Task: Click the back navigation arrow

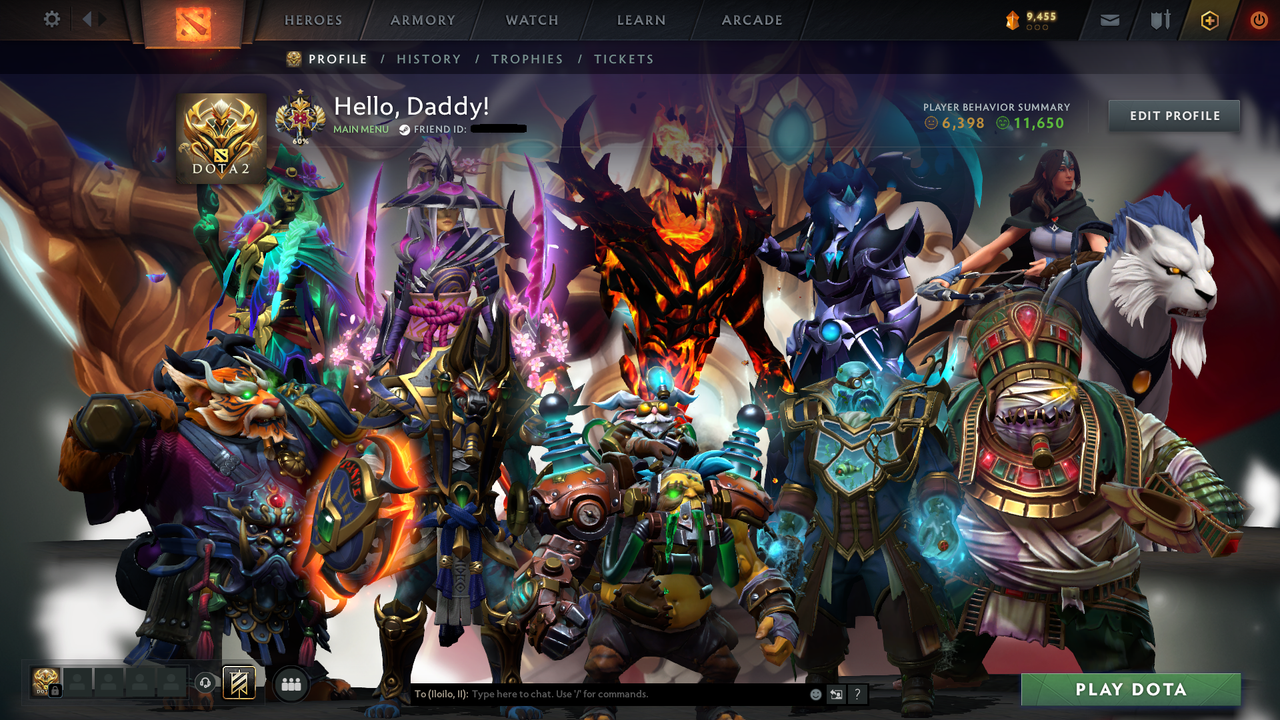Action: [86, 18]
